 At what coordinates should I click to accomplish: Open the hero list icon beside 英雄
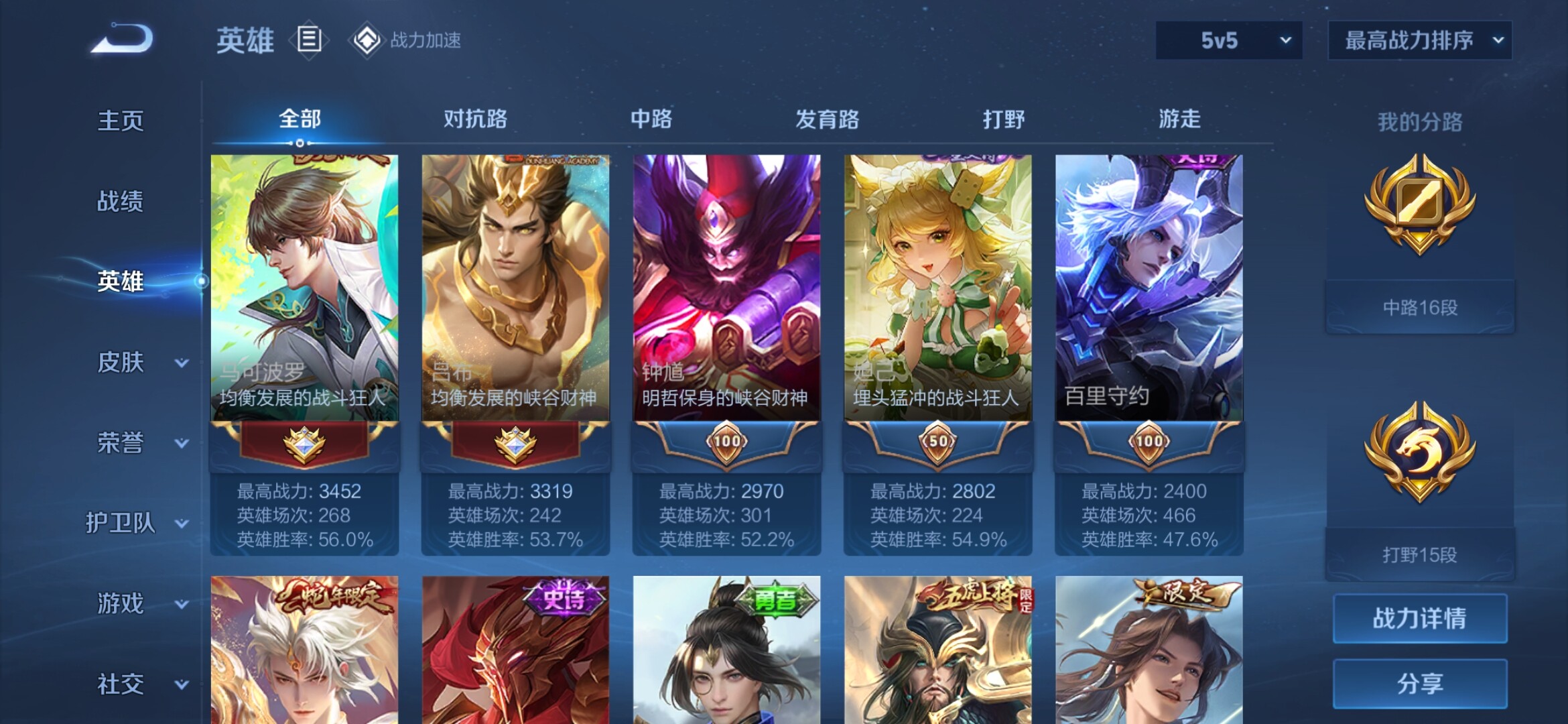click(x=309, y=40)
